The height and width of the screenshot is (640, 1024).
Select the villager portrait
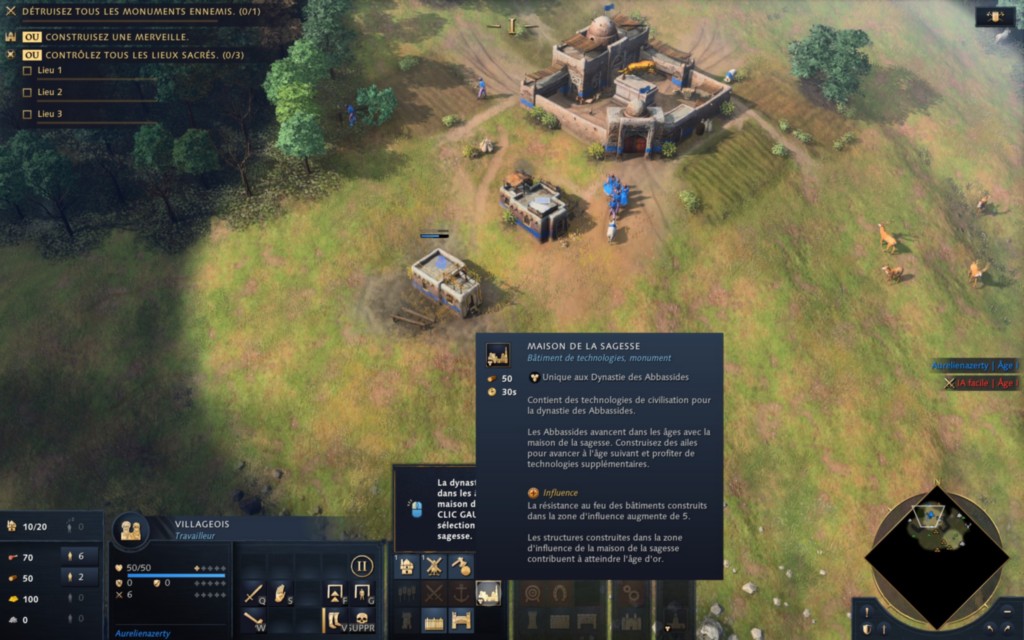[x=130, y=529]
